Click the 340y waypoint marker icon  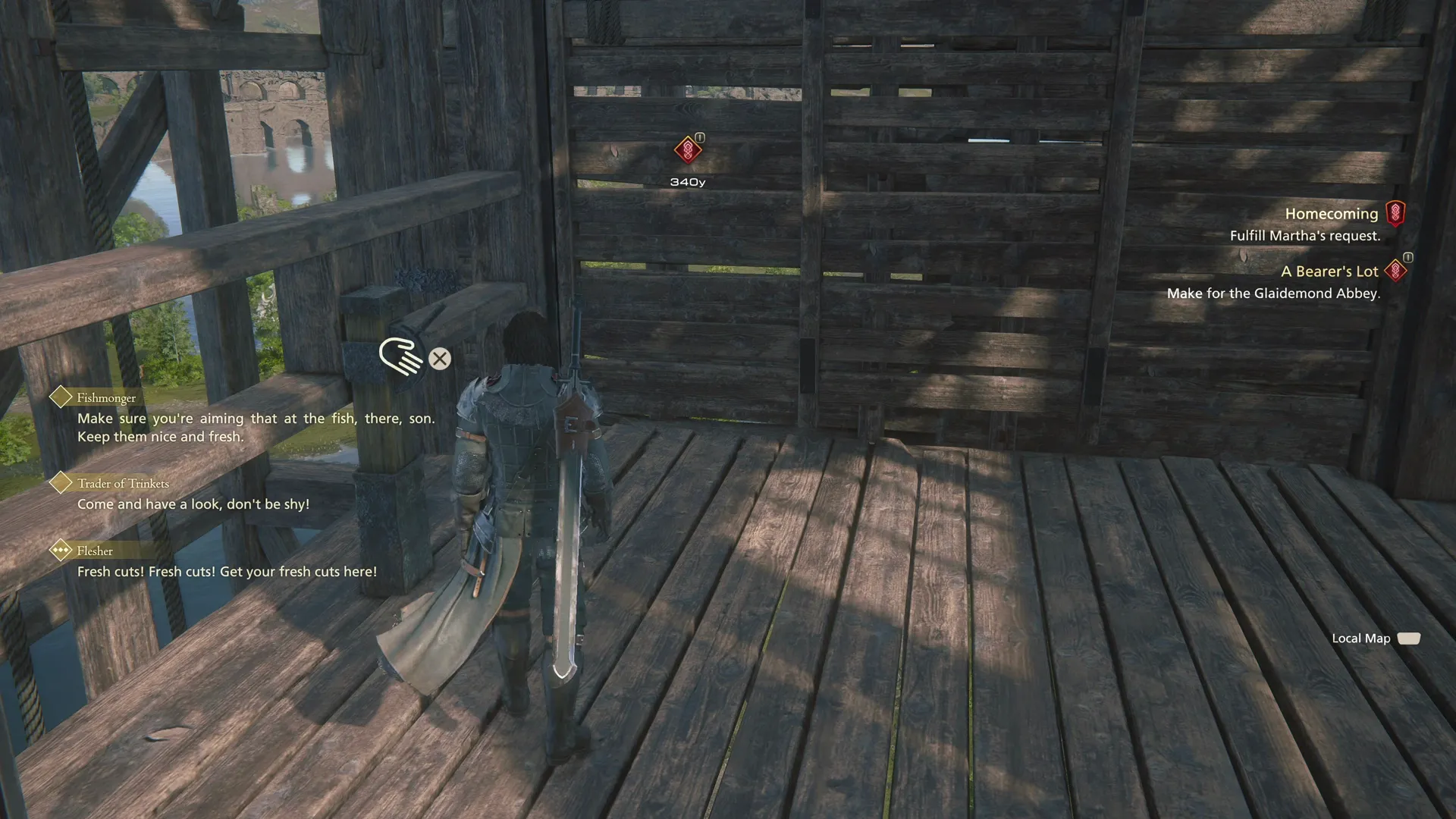coord(687,150)
